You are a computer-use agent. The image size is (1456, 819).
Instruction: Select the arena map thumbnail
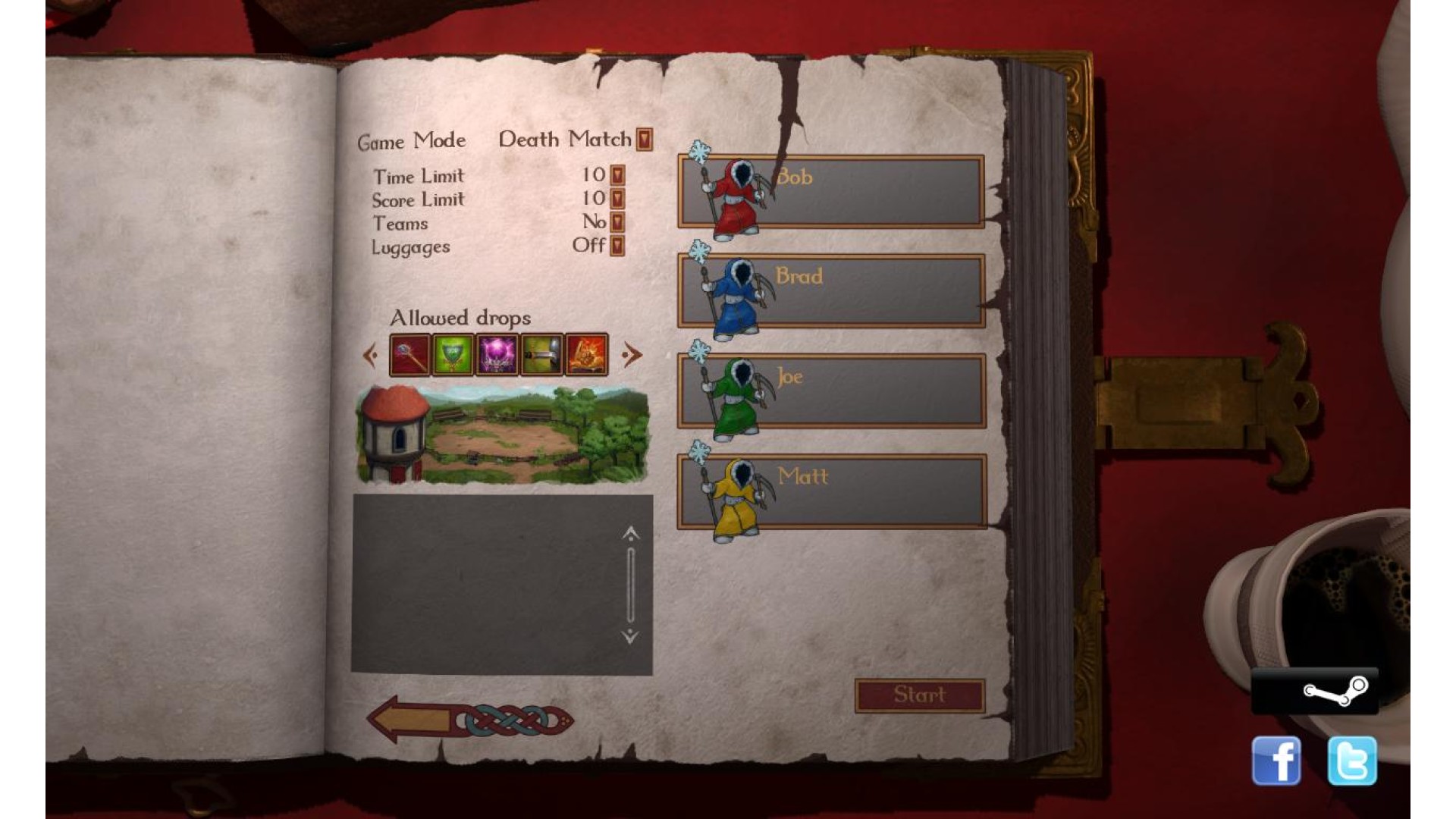tap(502, 435)
